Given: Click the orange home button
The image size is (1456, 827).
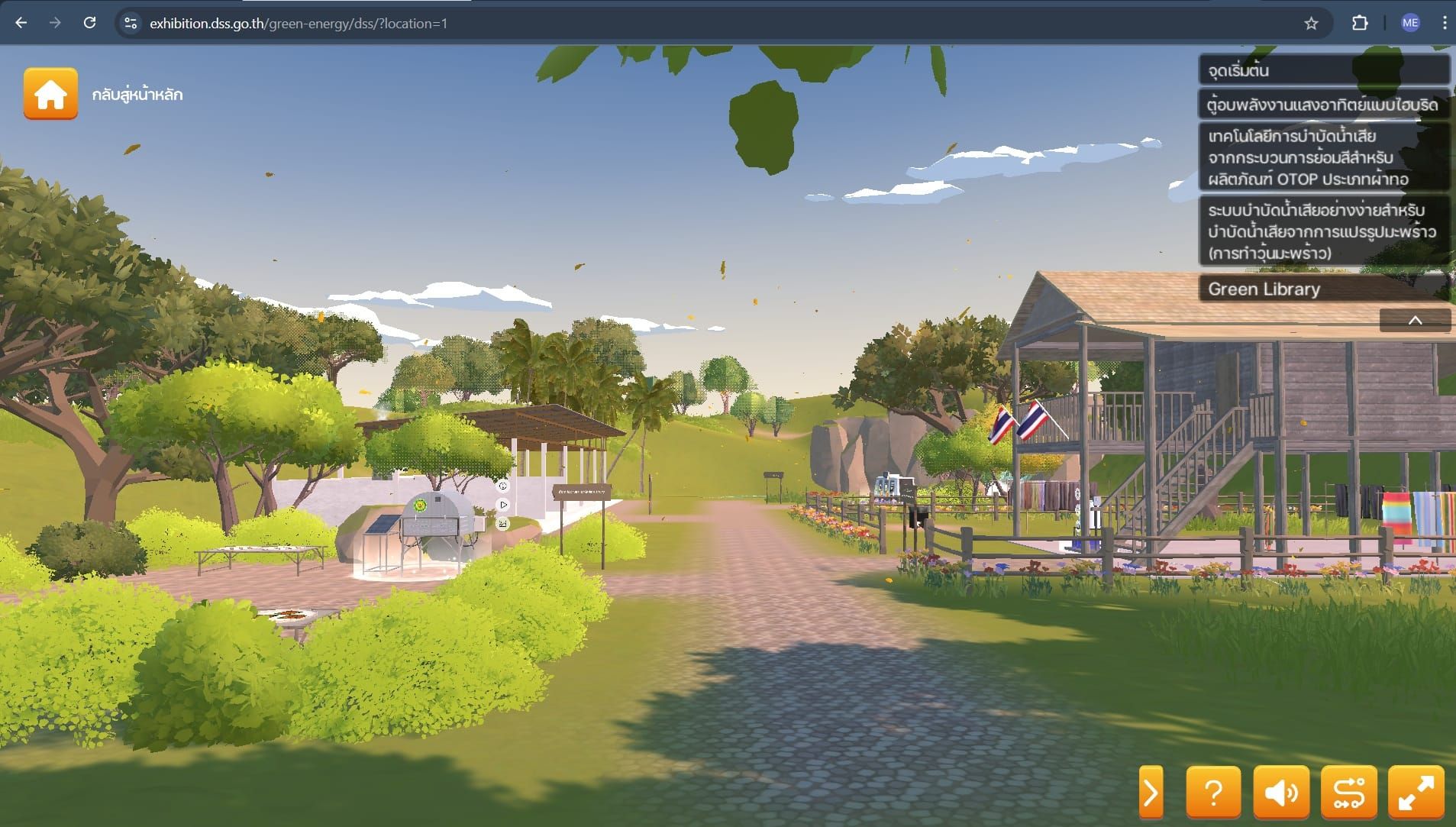Looking at the screenshot, I should click(50, 94).
